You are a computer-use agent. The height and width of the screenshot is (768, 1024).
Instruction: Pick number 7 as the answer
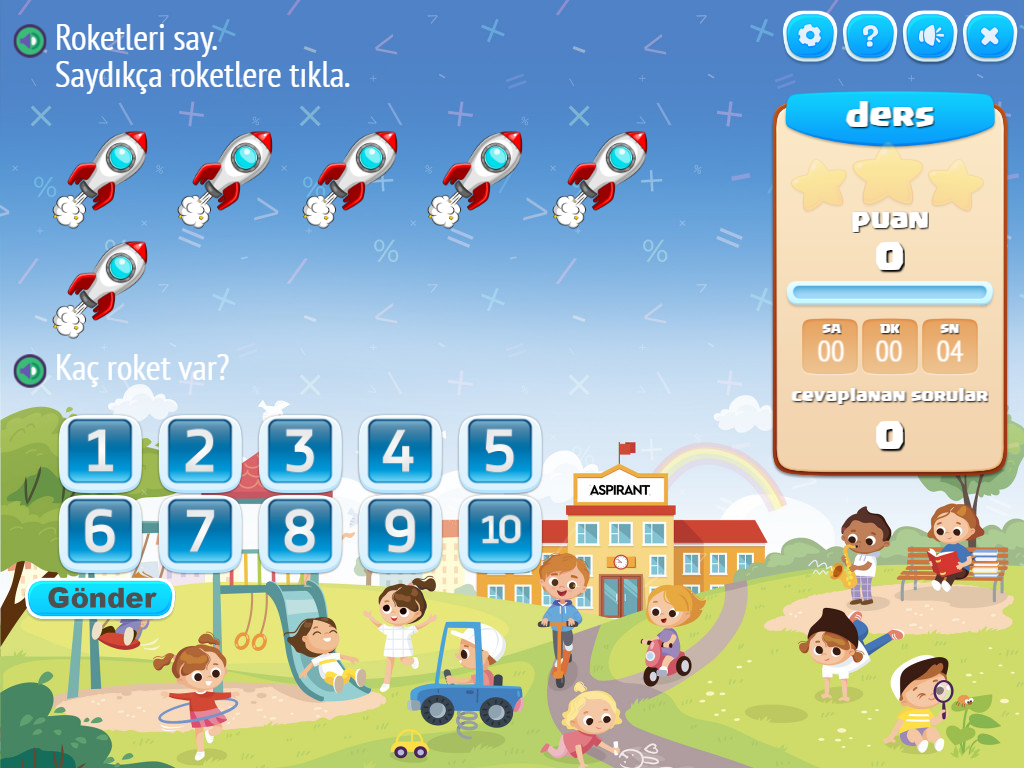(200, 533)
